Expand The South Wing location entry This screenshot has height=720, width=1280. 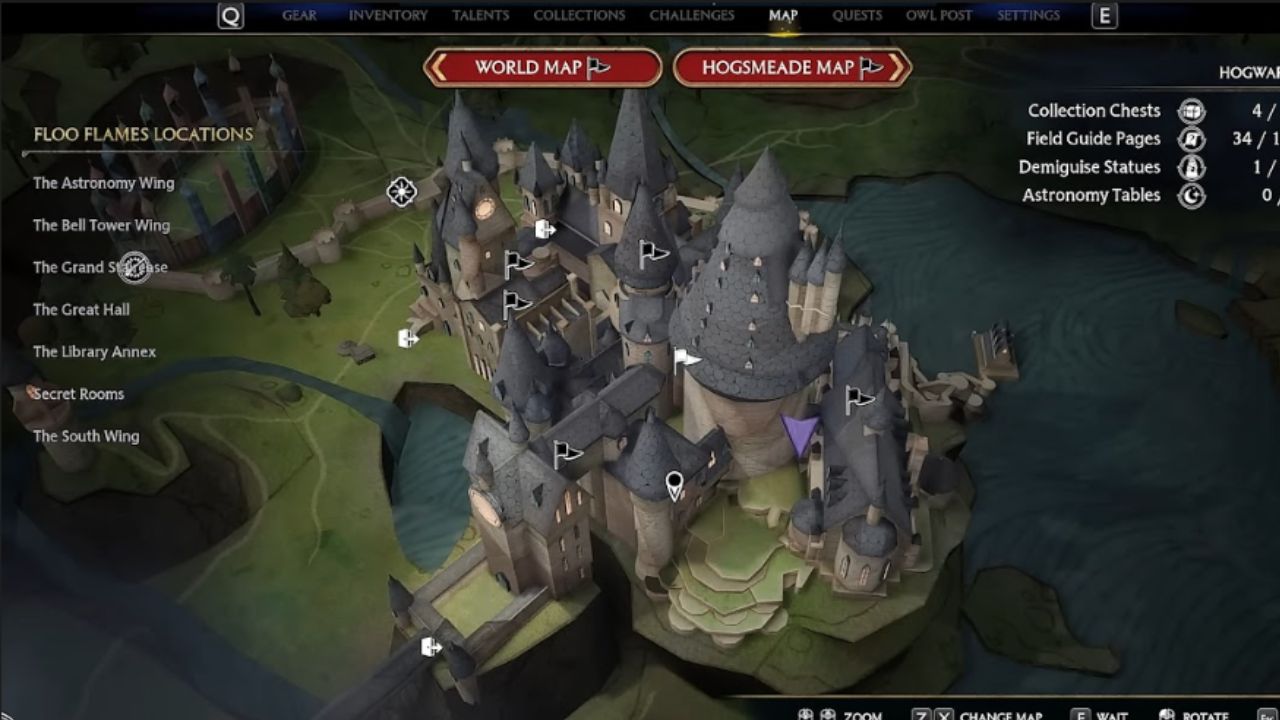[87, 436]
